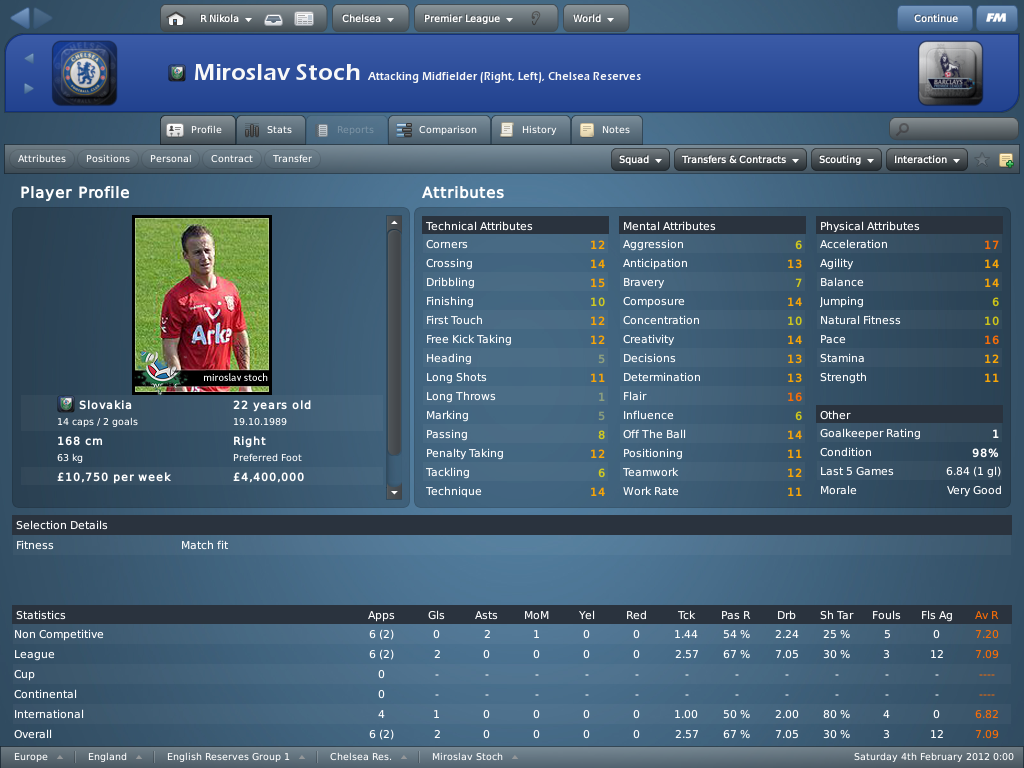Show the Positions sub-section
Viewport: 1024px width, 768px height.
pyautogui.click(x=108, y=159)
